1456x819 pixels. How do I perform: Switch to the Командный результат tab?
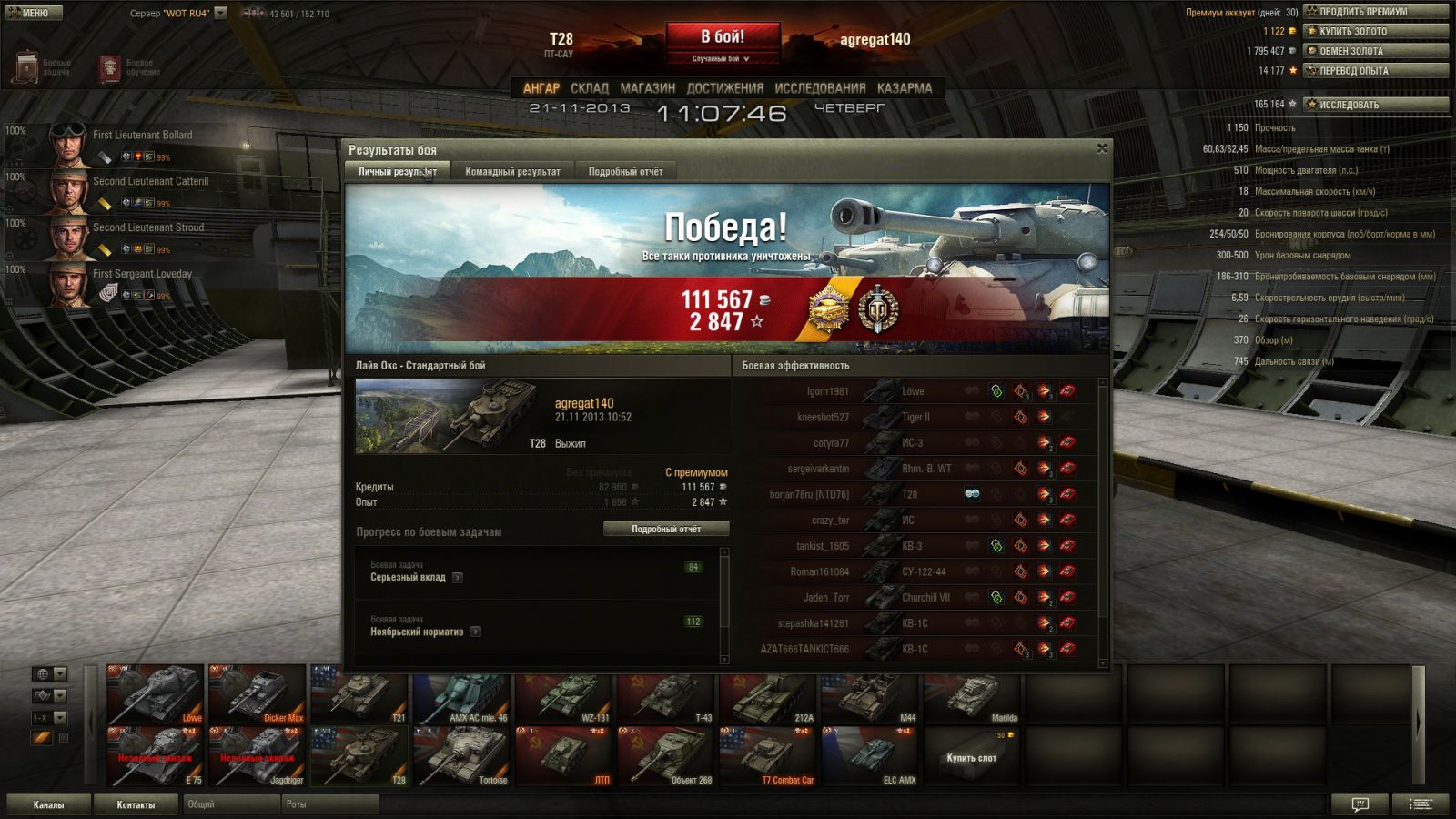tap(512, 171)
